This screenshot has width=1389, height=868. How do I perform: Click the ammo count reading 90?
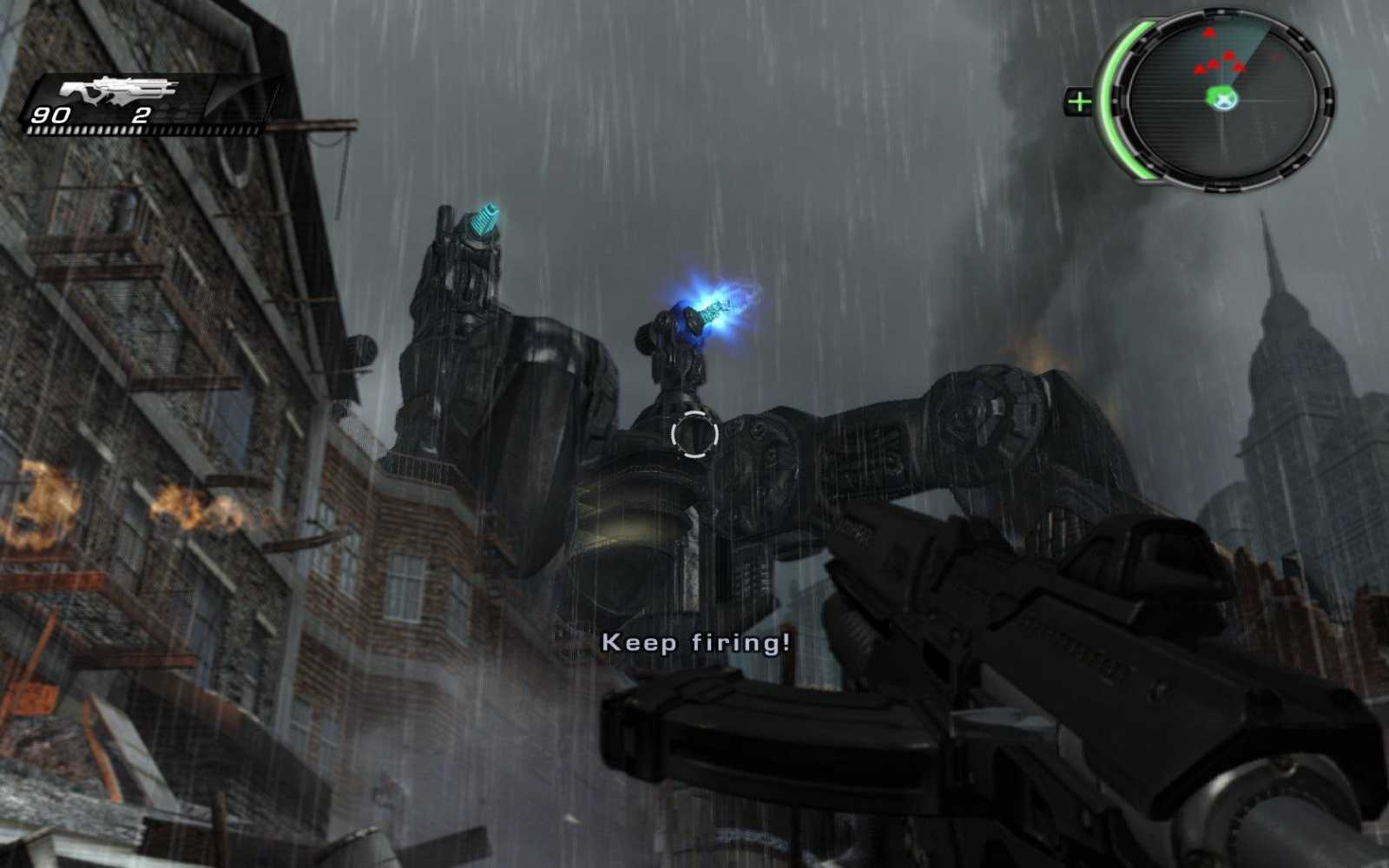tap(49, 114)
